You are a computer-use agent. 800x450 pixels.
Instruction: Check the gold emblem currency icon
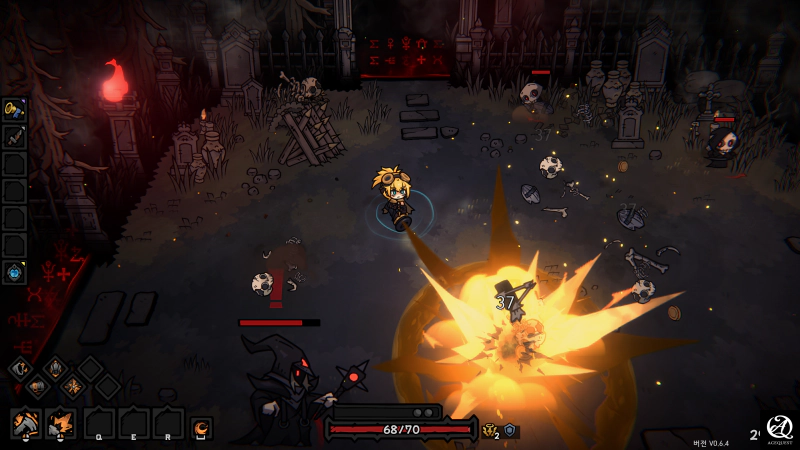[x=490, y=430]
